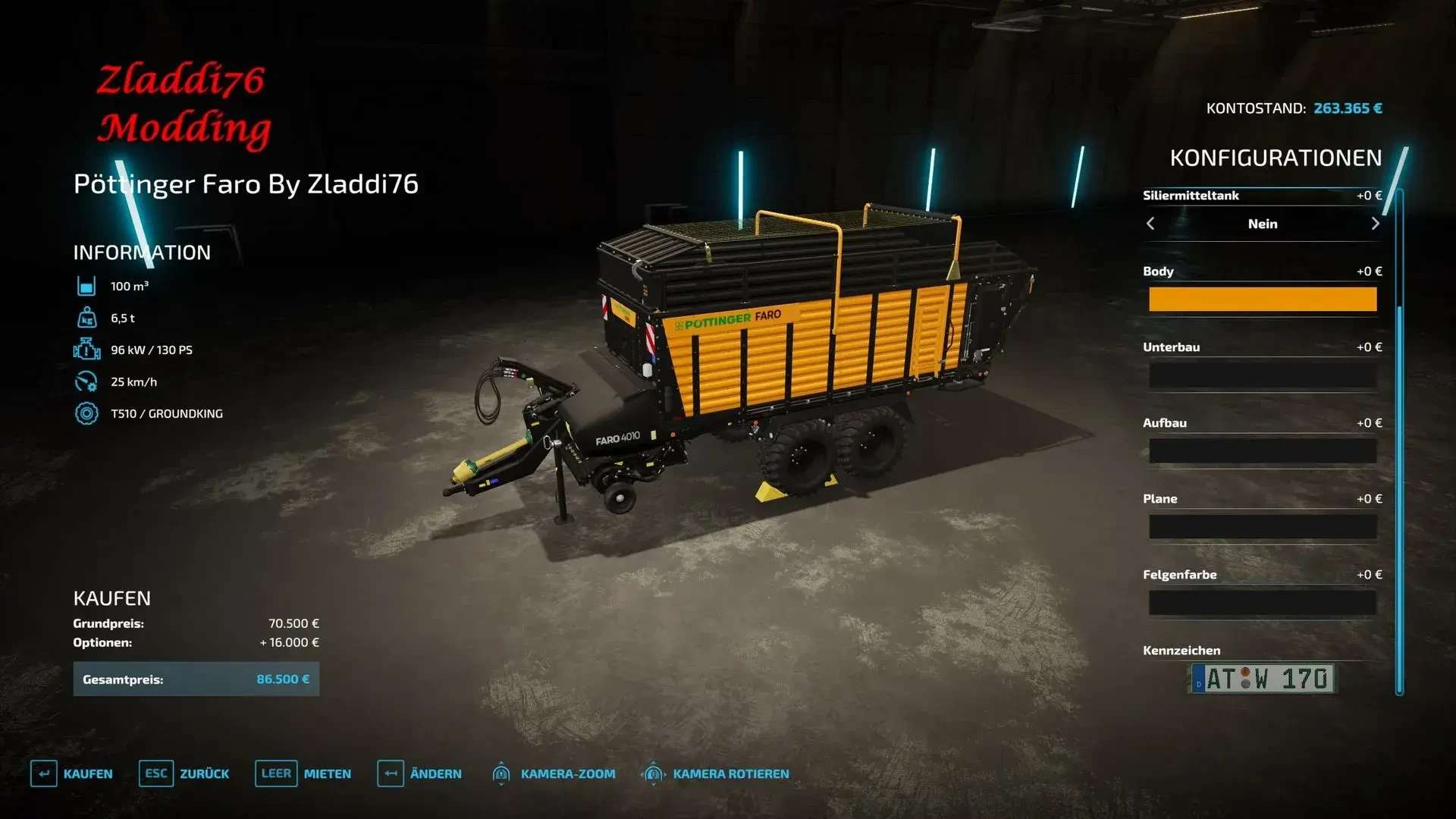Go back with the Zurück button
Screen dimensions: 1456x819
tap(184, 773)
